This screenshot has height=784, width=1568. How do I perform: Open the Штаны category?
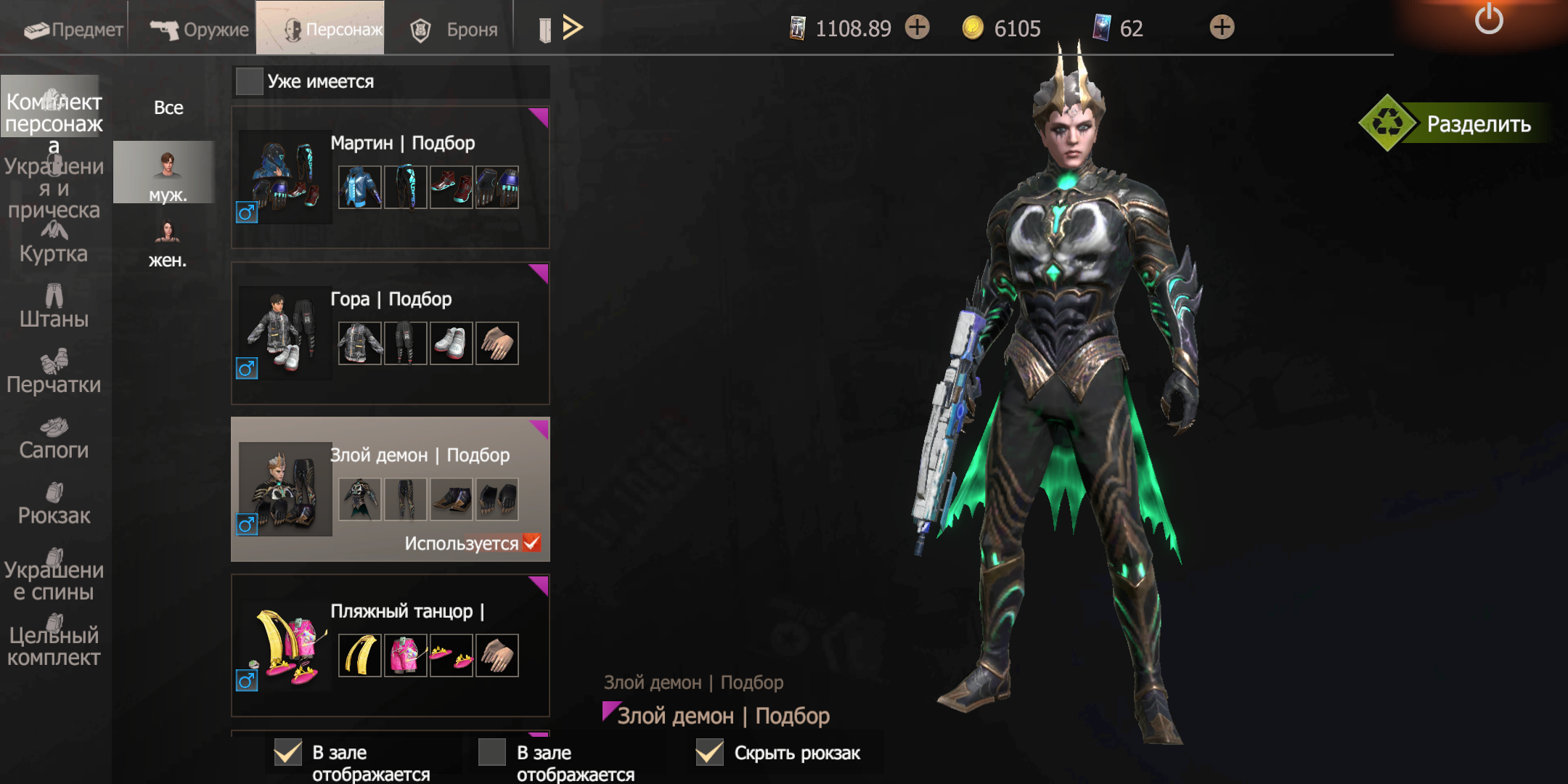pos(54,308)
